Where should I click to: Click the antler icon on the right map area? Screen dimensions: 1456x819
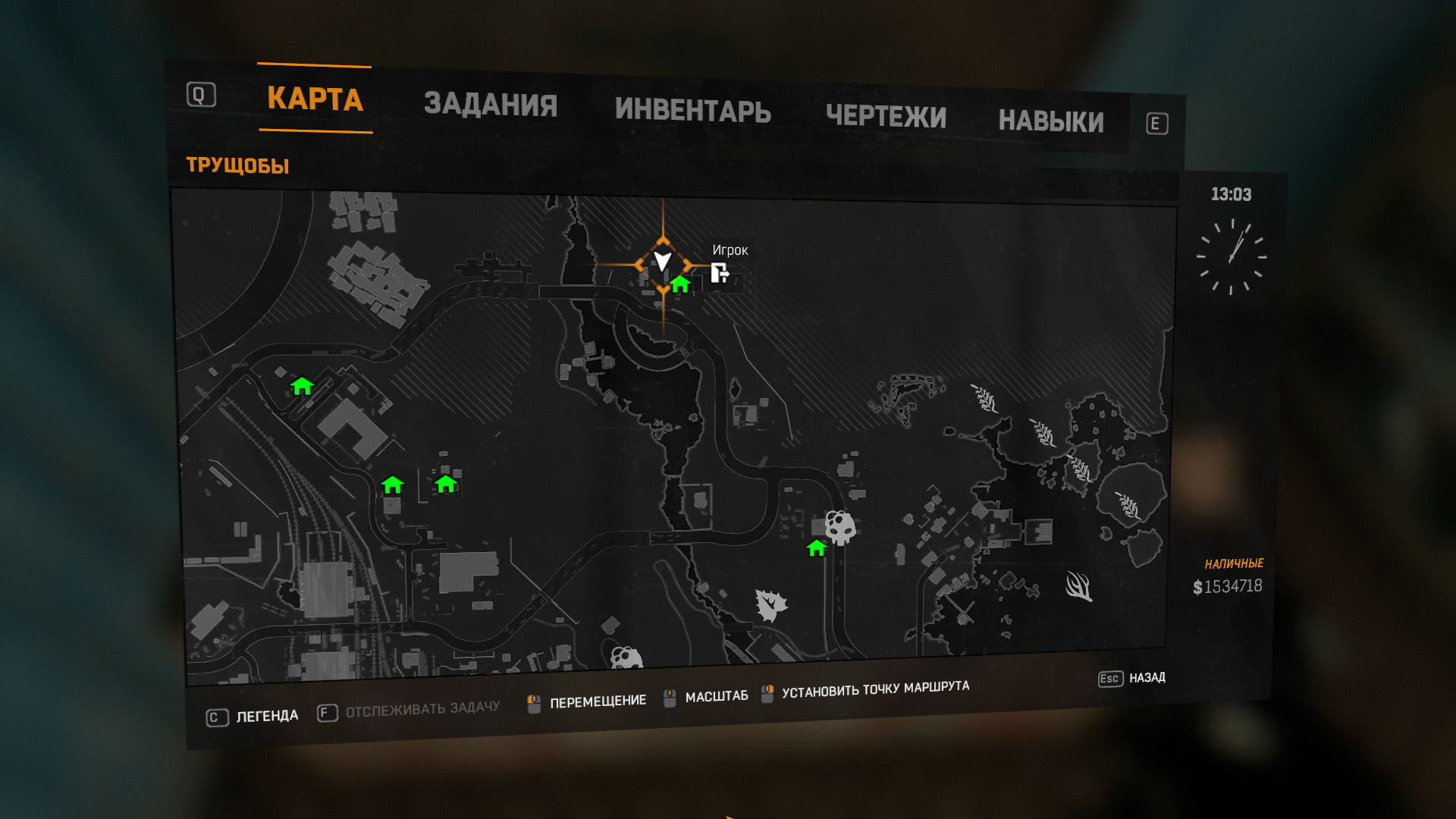(x=1080, y=586)
